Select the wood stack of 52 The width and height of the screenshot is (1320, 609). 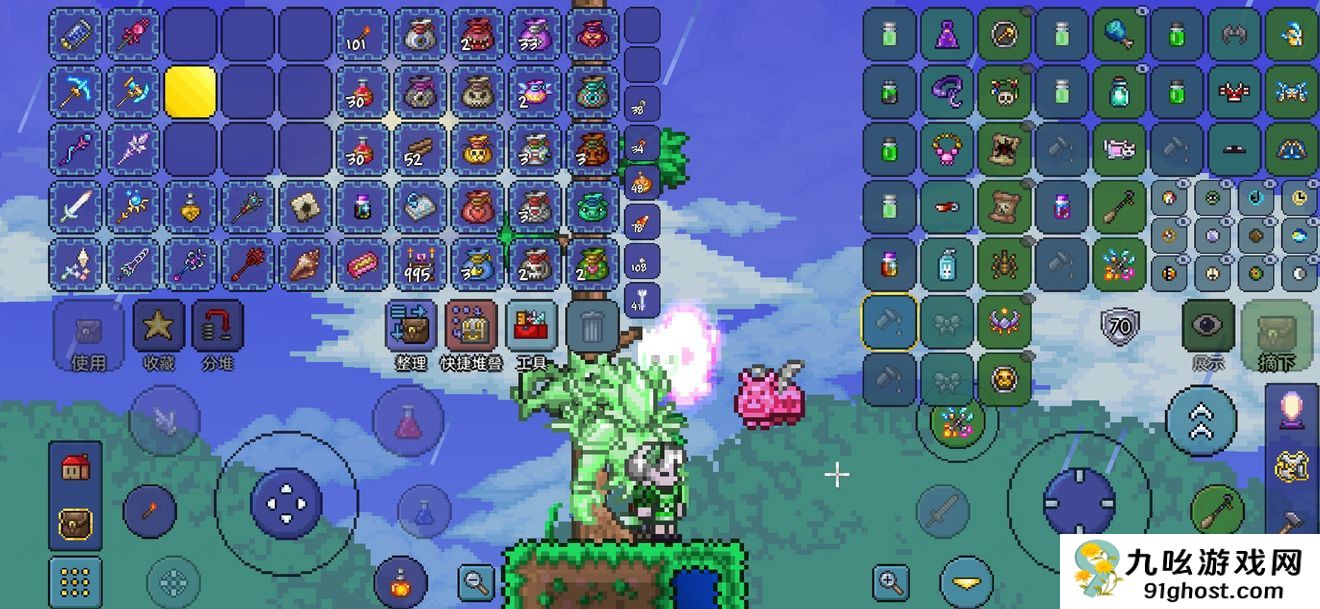coord(420,150)
